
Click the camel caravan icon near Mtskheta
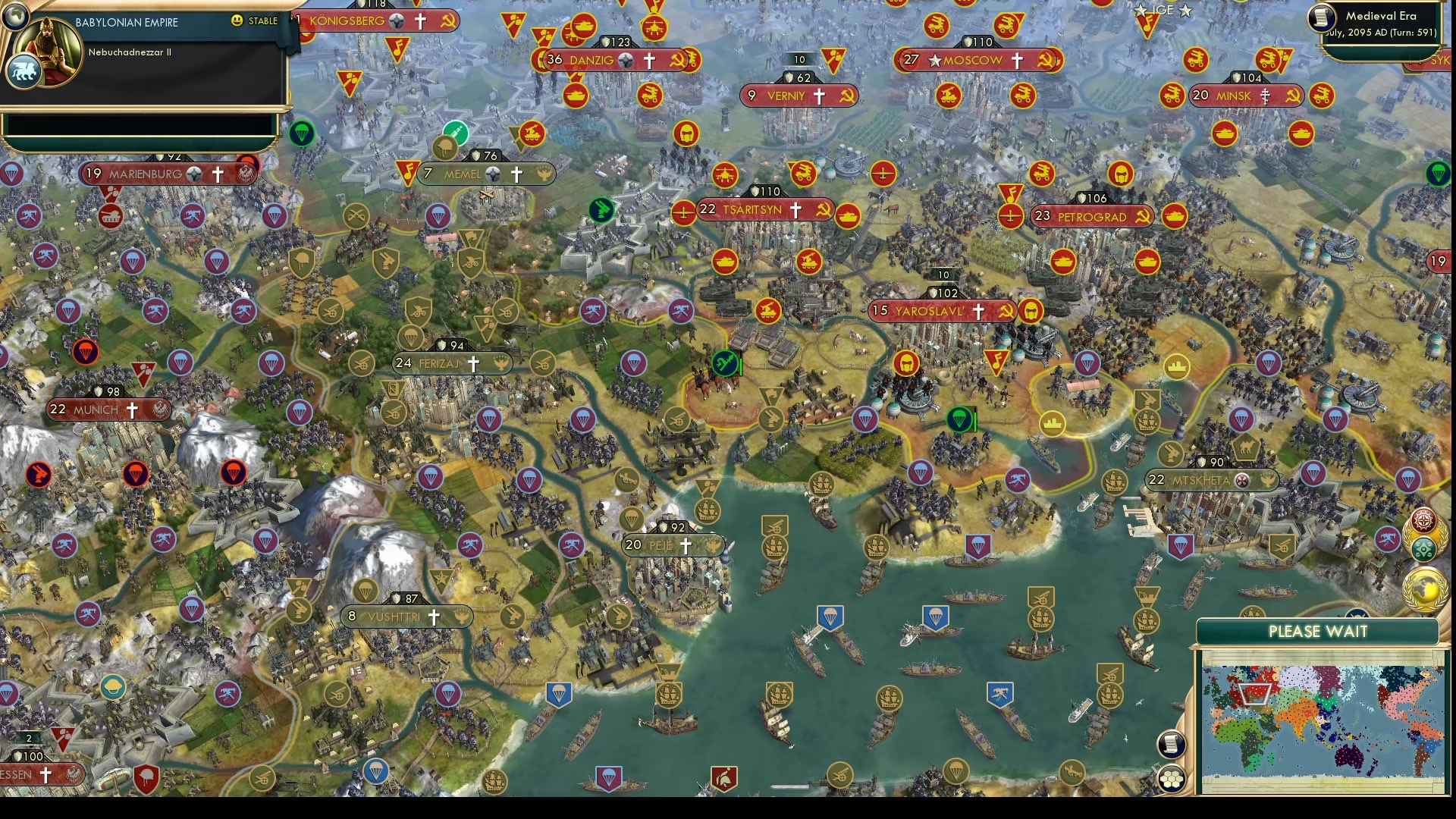pyautogui.click(x=1247, y=447)
